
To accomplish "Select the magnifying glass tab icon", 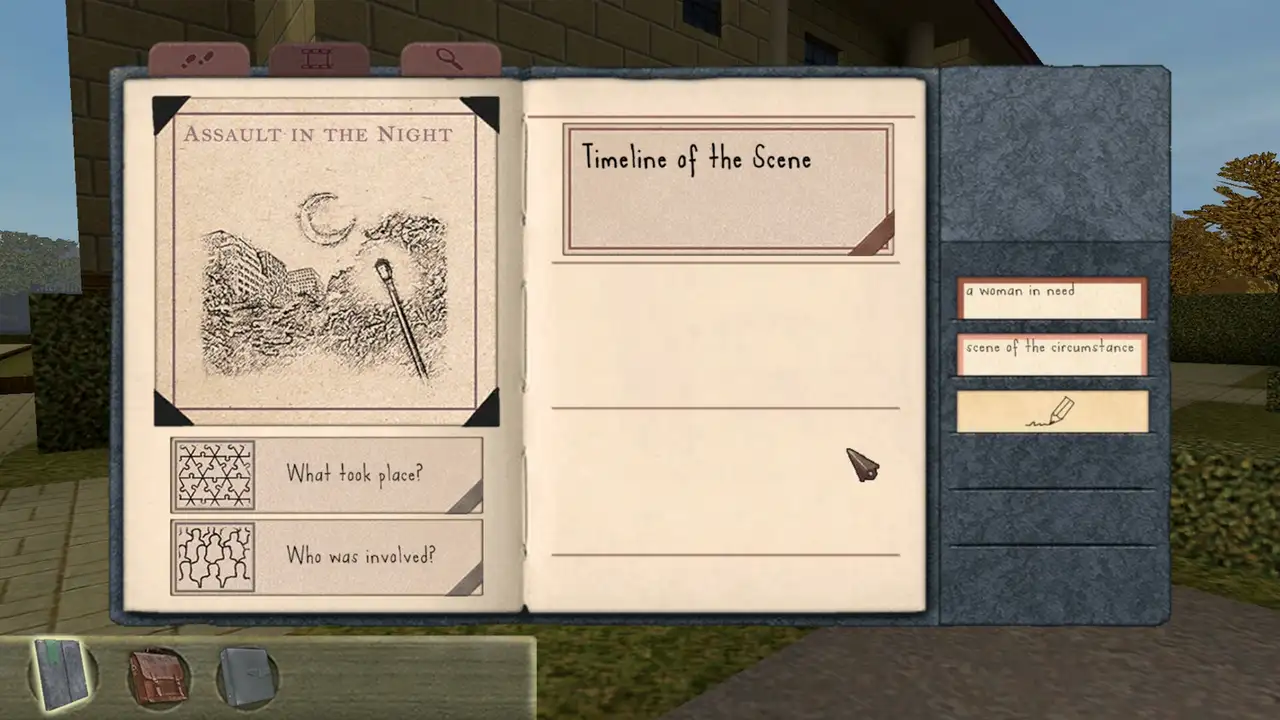I will coord(449,57).
